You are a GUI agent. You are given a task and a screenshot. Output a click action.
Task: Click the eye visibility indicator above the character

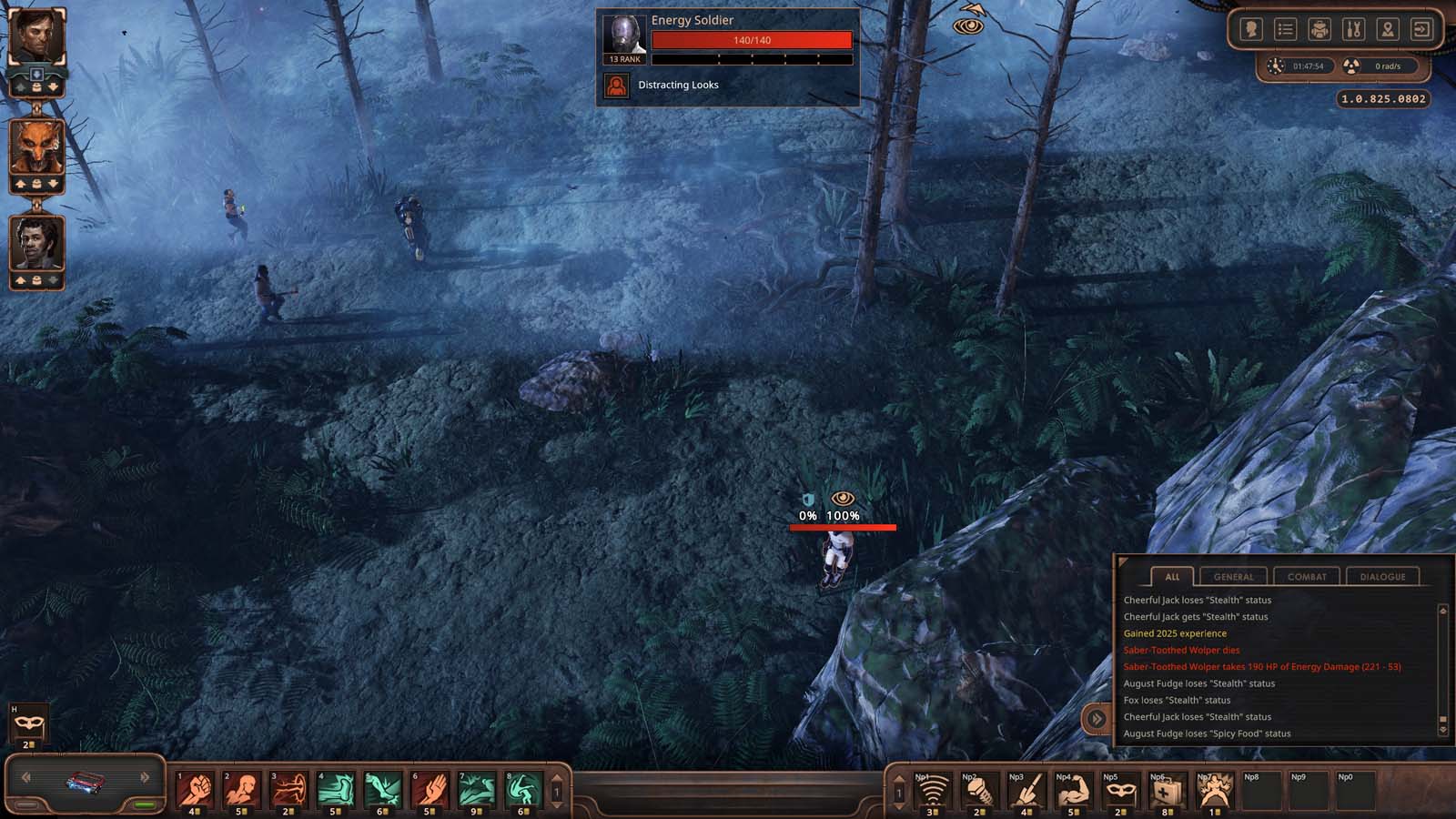pos(843,497)
